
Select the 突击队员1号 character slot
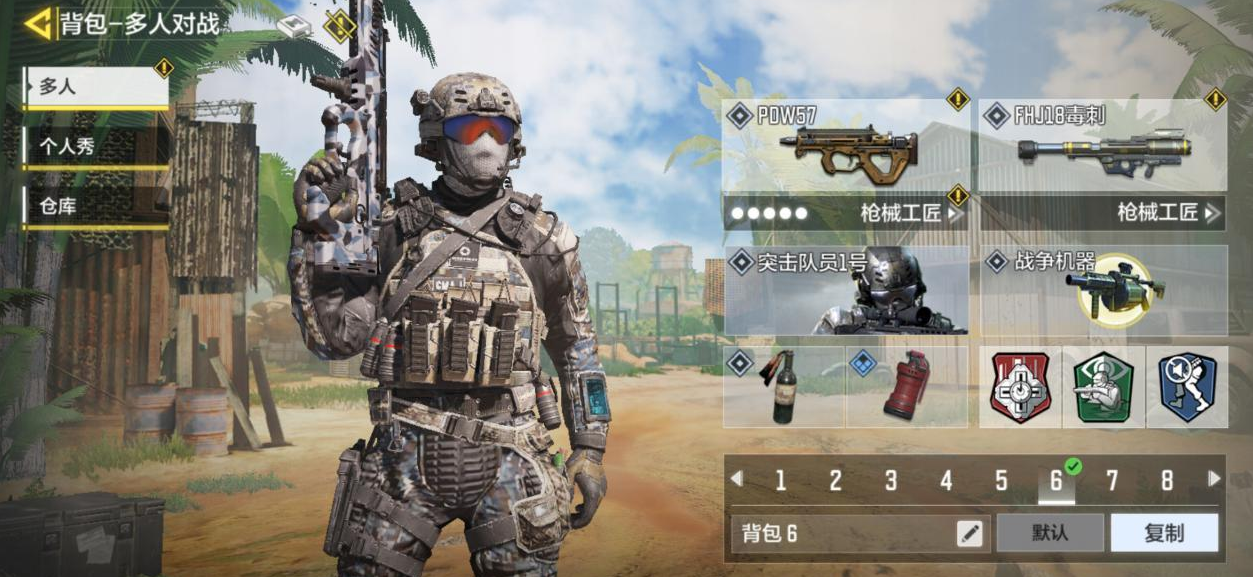coord(846,290)
